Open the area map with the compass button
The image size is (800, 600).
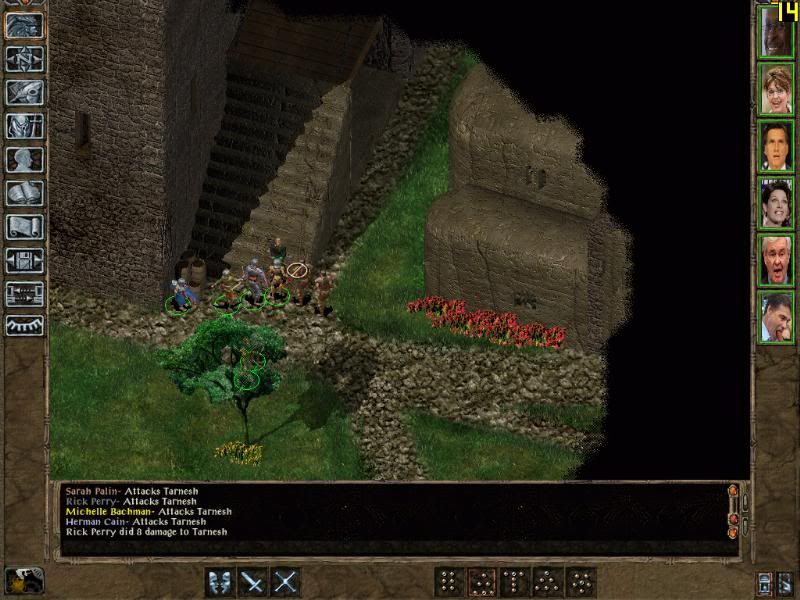point(25,59)
